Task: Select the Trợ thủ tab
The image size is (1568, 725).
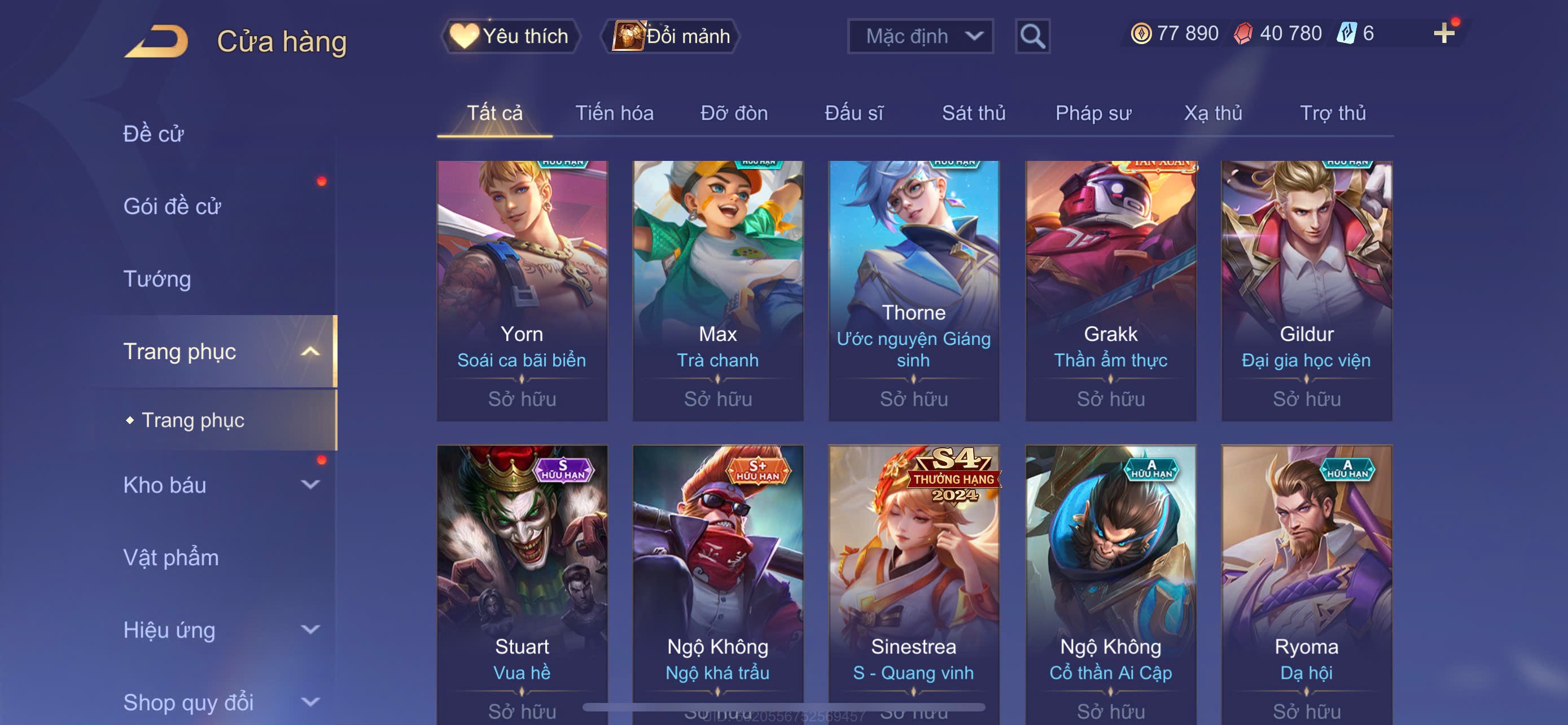Action: 1333,113
